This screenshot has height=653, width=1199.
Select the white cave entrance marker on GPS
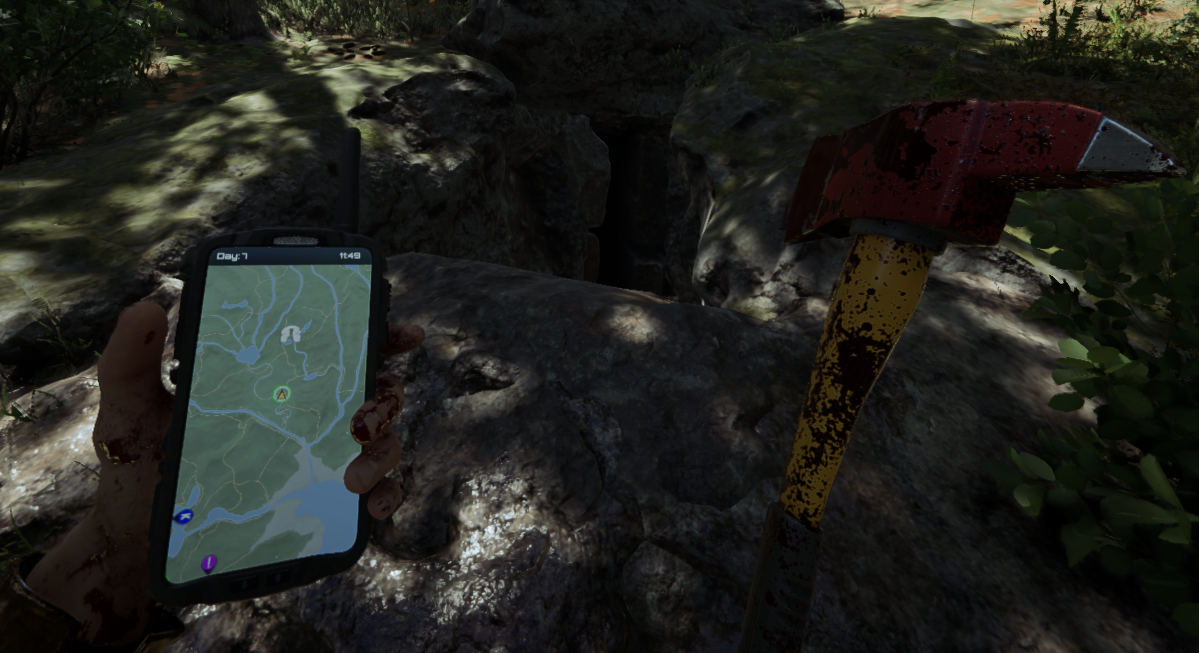click(x=290, y=335)
